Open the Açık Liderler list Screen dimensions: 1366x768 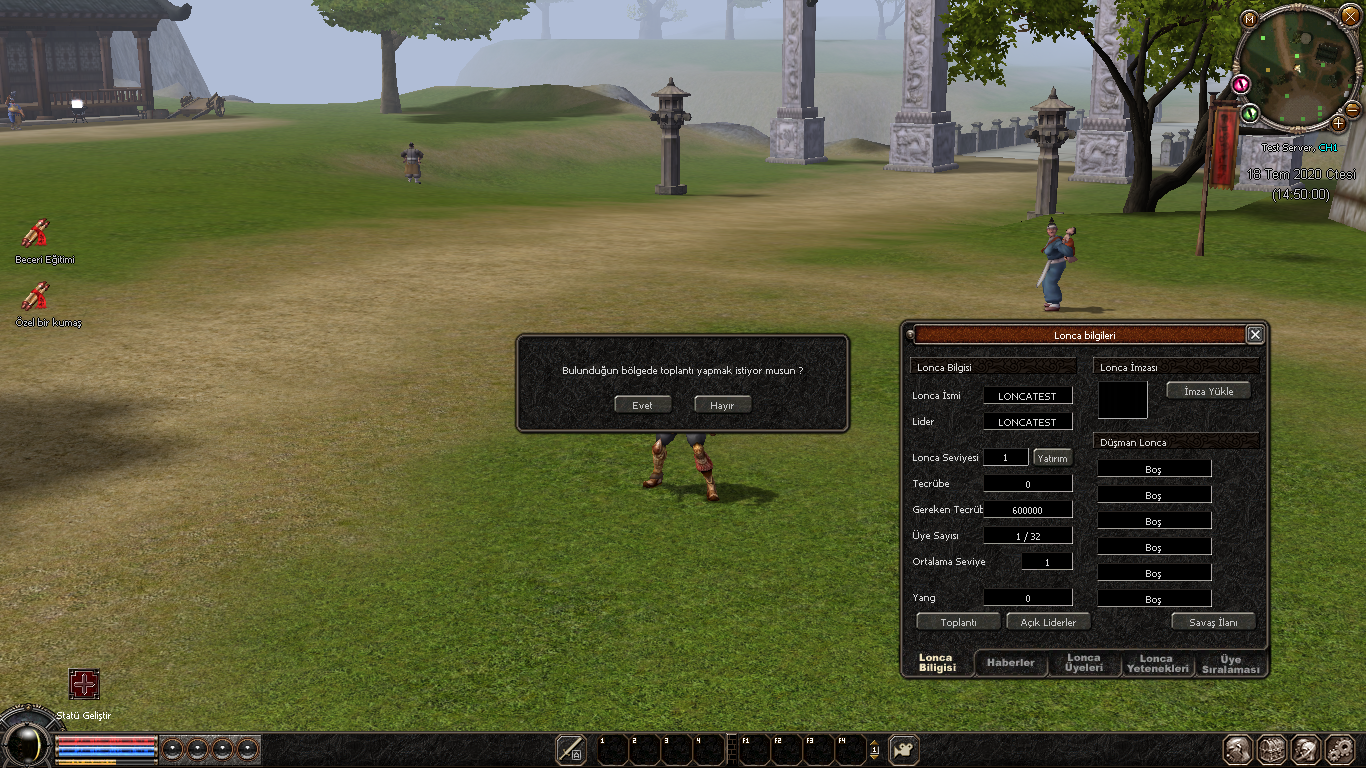pyautogui.click(x=1048, y=622)
